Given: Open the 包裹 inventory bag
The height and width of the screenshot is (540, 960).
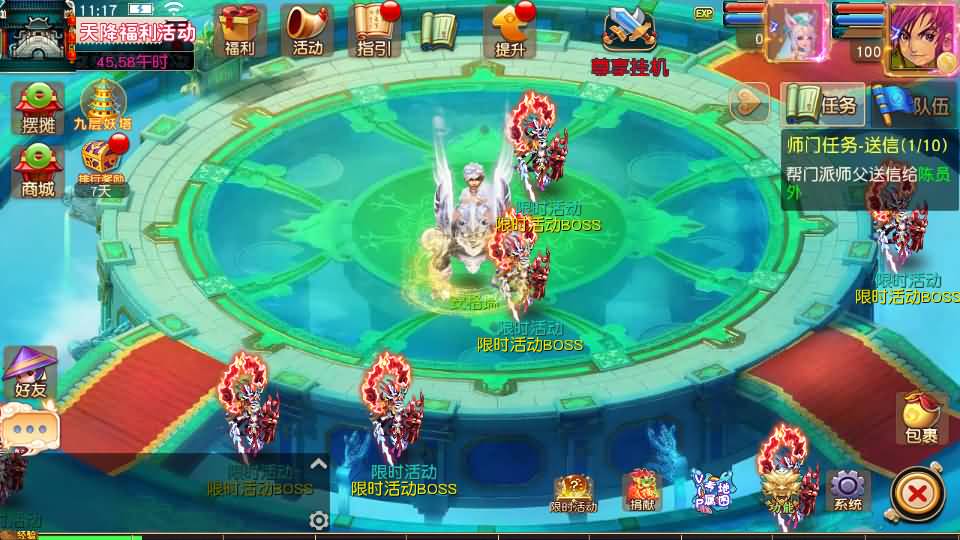Looking at the screenshot, I should coord(920,418).
